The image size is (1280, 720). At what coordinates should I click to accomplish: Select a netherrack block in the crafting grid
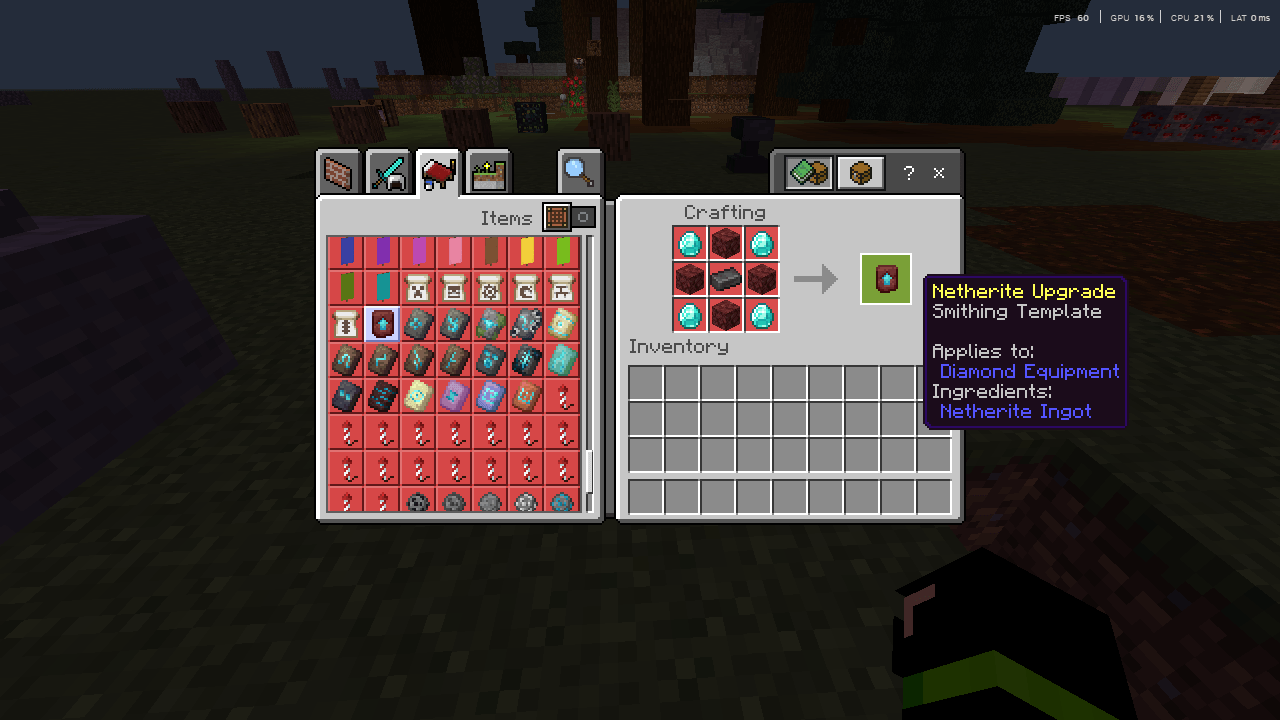(x=726, y=243)
